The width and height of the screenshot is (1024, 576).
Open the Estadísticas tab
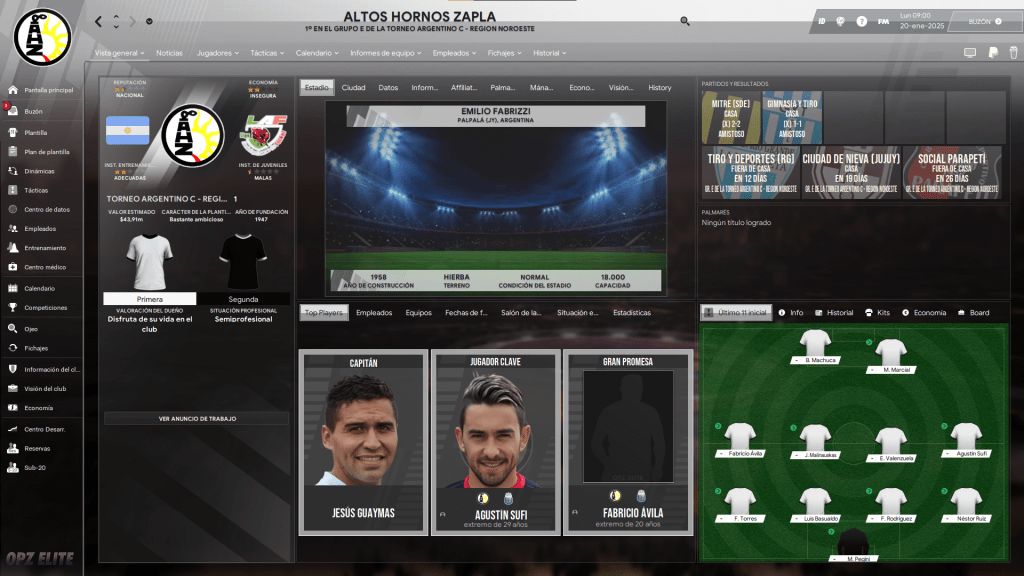pos(632,313)
